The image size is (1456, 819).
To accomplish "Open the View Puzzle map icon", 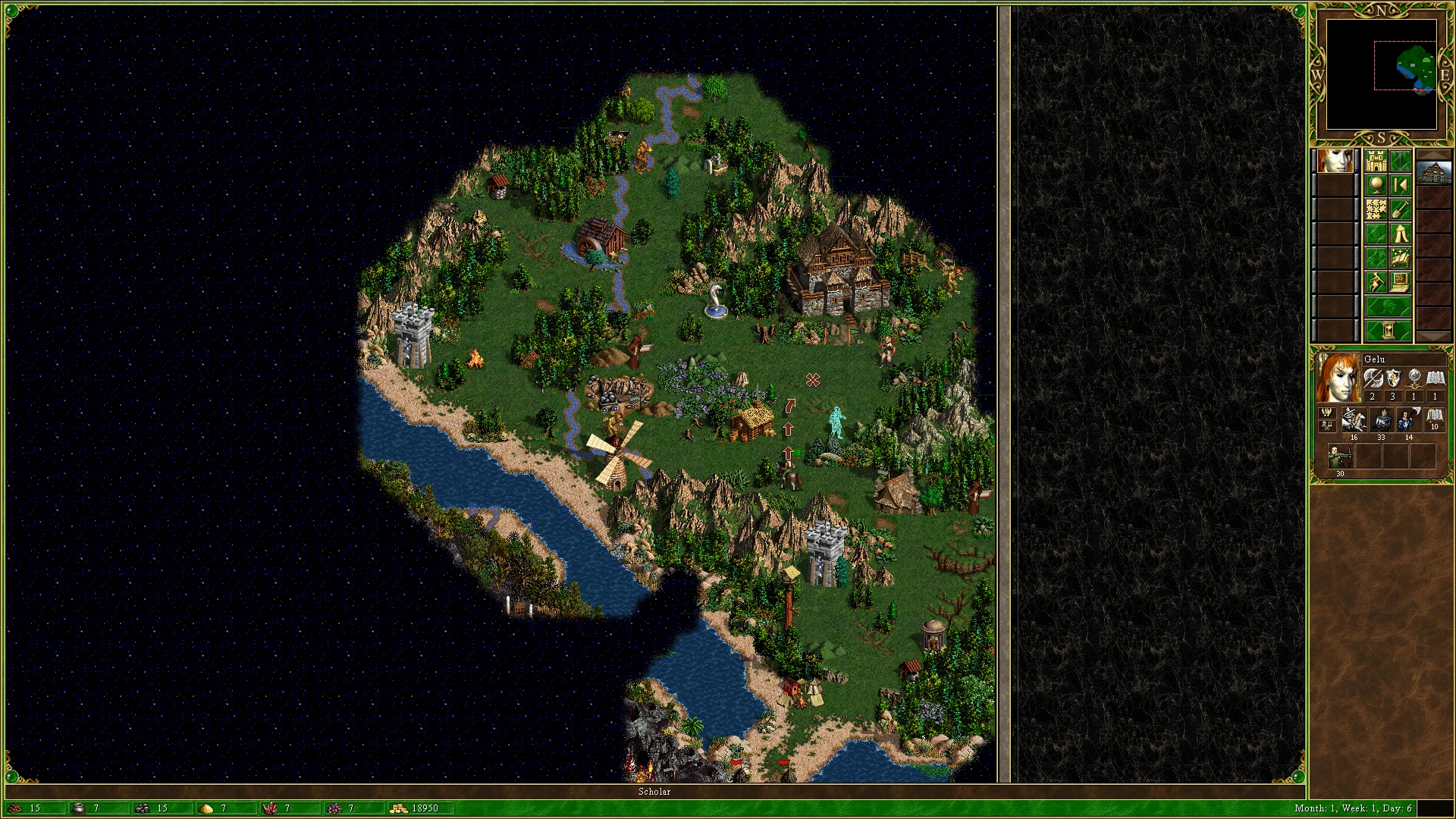I will pyautogui.click(x=1376, y=209).
